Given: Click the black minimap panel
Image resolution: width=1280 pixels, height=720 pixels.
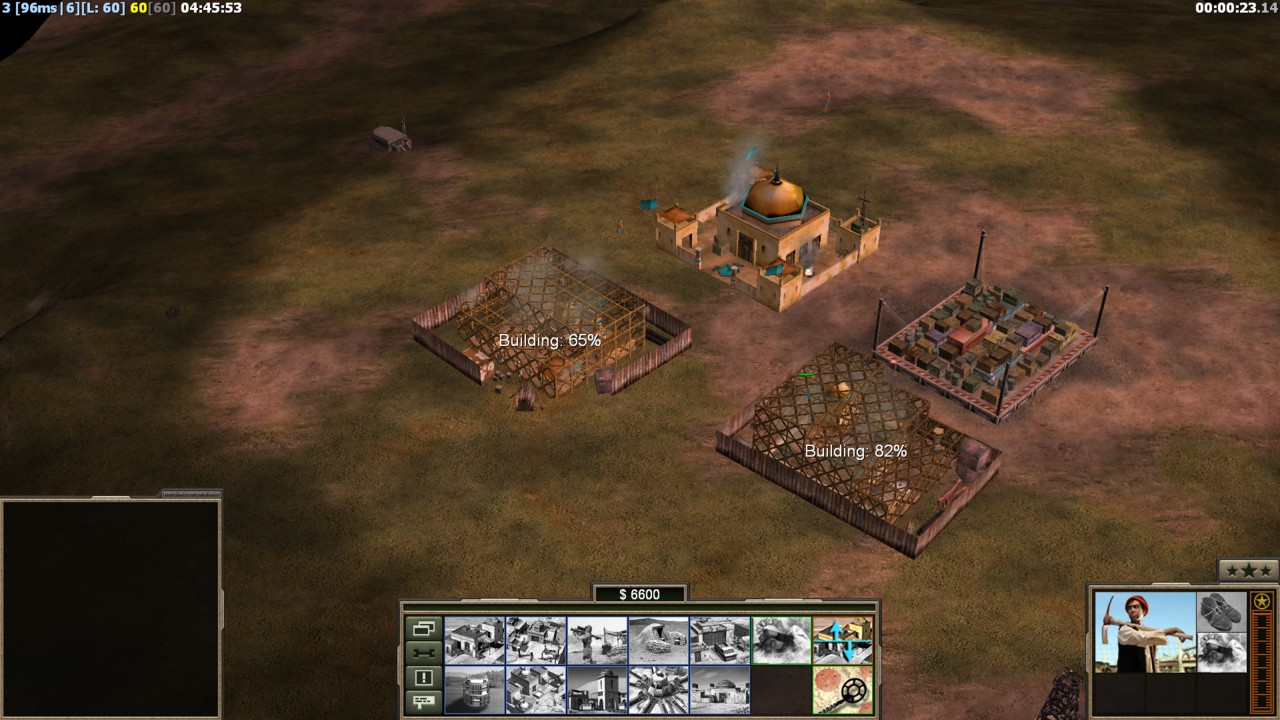Looking at the screenshot, I should click(x=110, y=607).
